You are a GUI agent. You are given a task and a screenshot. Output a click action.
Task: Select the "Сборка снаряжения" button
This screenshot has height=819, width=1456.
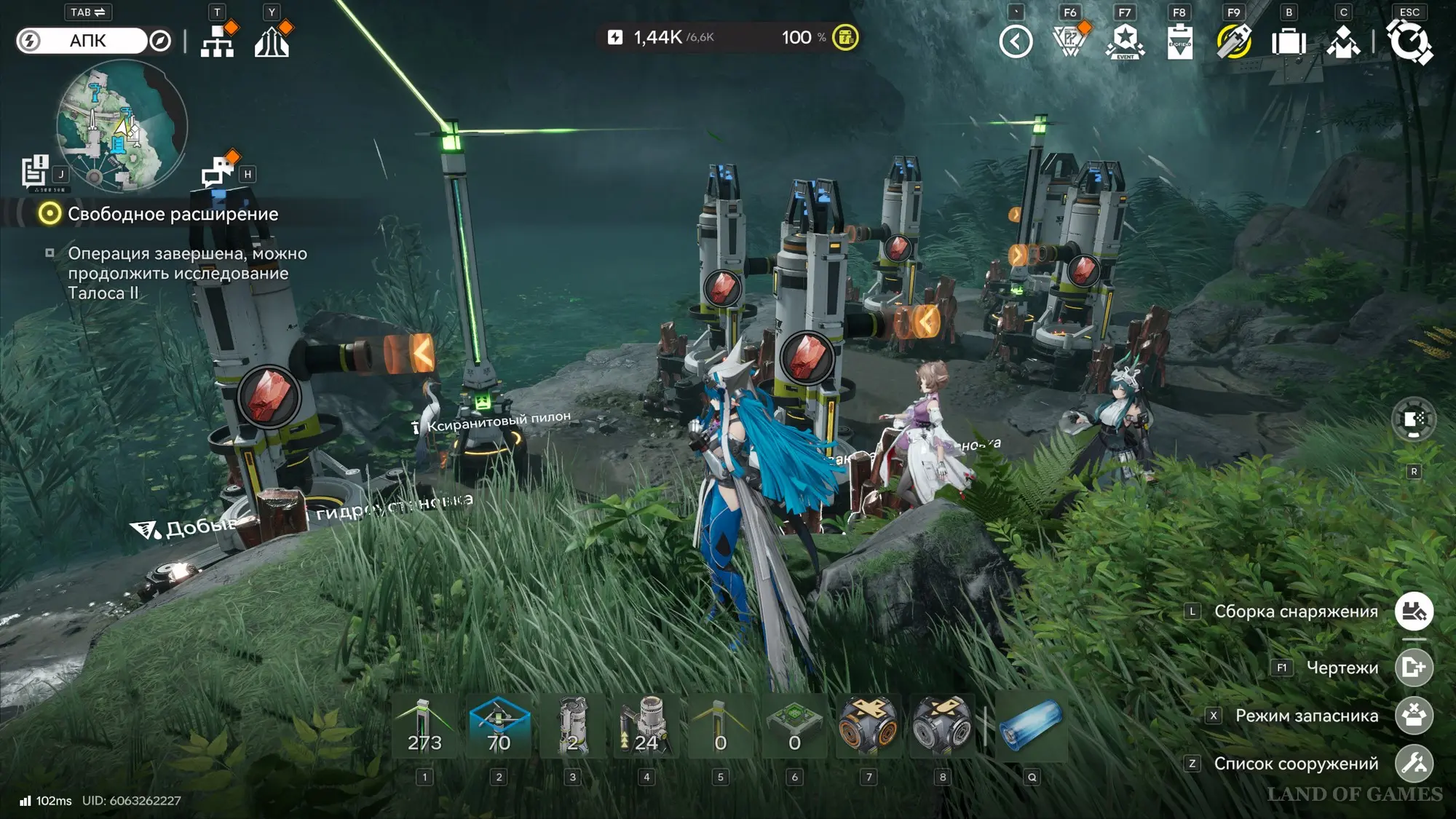[1414, 612]
